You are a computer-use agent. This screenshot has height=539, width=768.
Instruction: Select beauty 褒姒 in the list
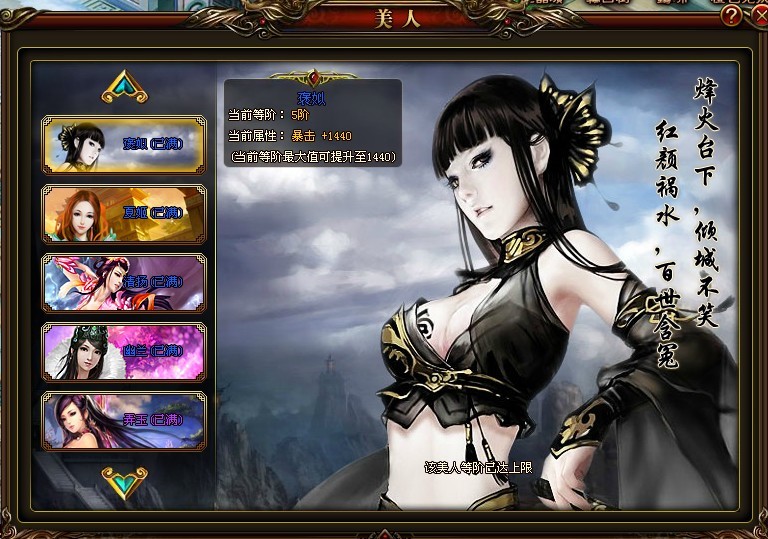pyautogui.click(x=124, y=145)
